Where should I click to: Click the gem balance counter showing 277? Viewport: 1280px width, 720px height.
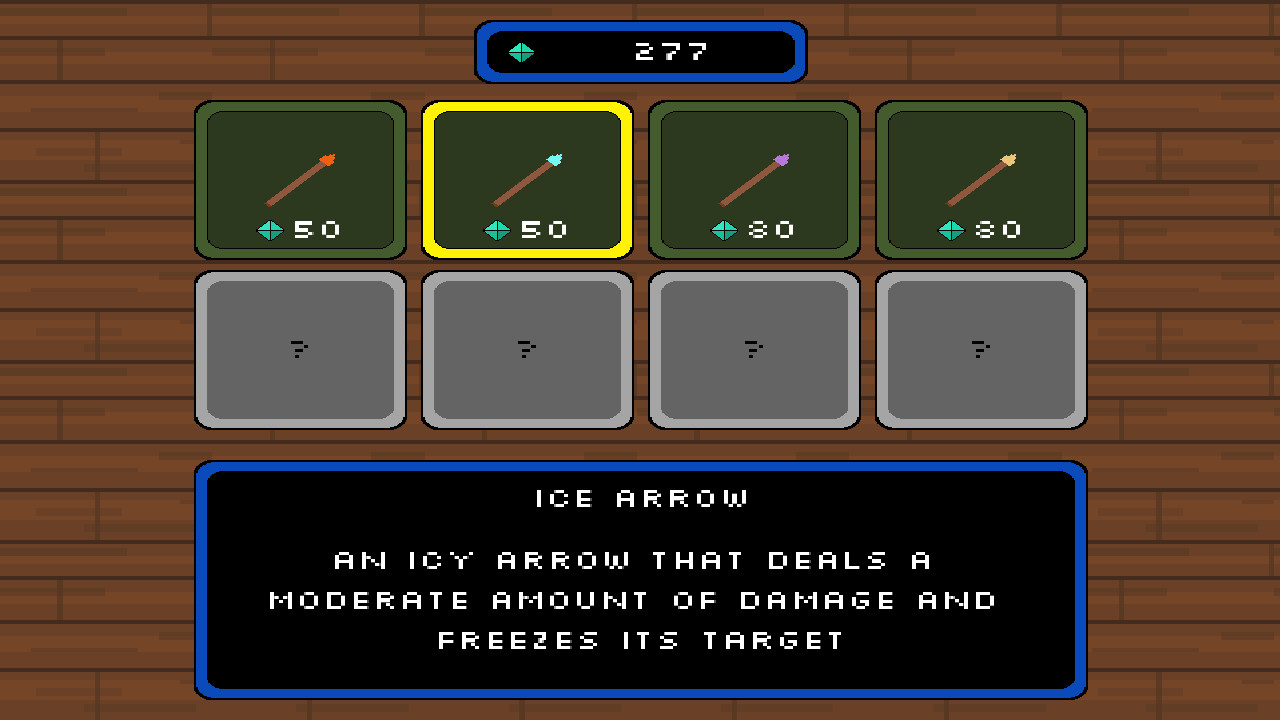[x=640, y=52]
